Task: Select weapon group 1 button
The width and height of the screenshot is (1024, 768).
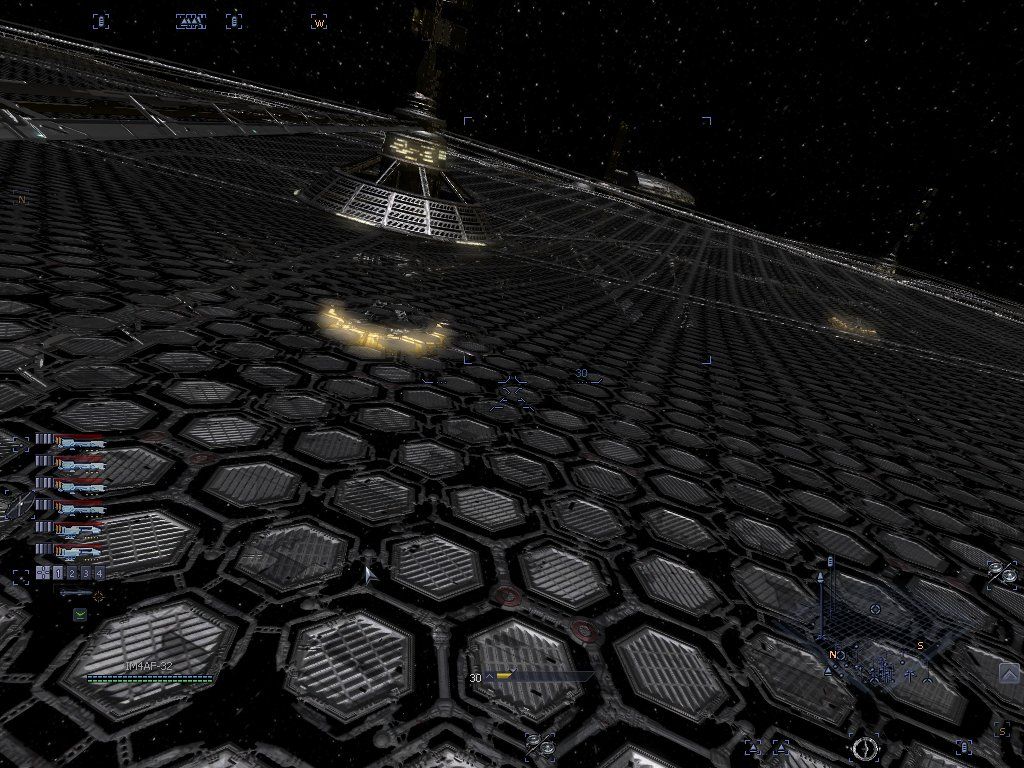Action: click(x=58, y=573)
